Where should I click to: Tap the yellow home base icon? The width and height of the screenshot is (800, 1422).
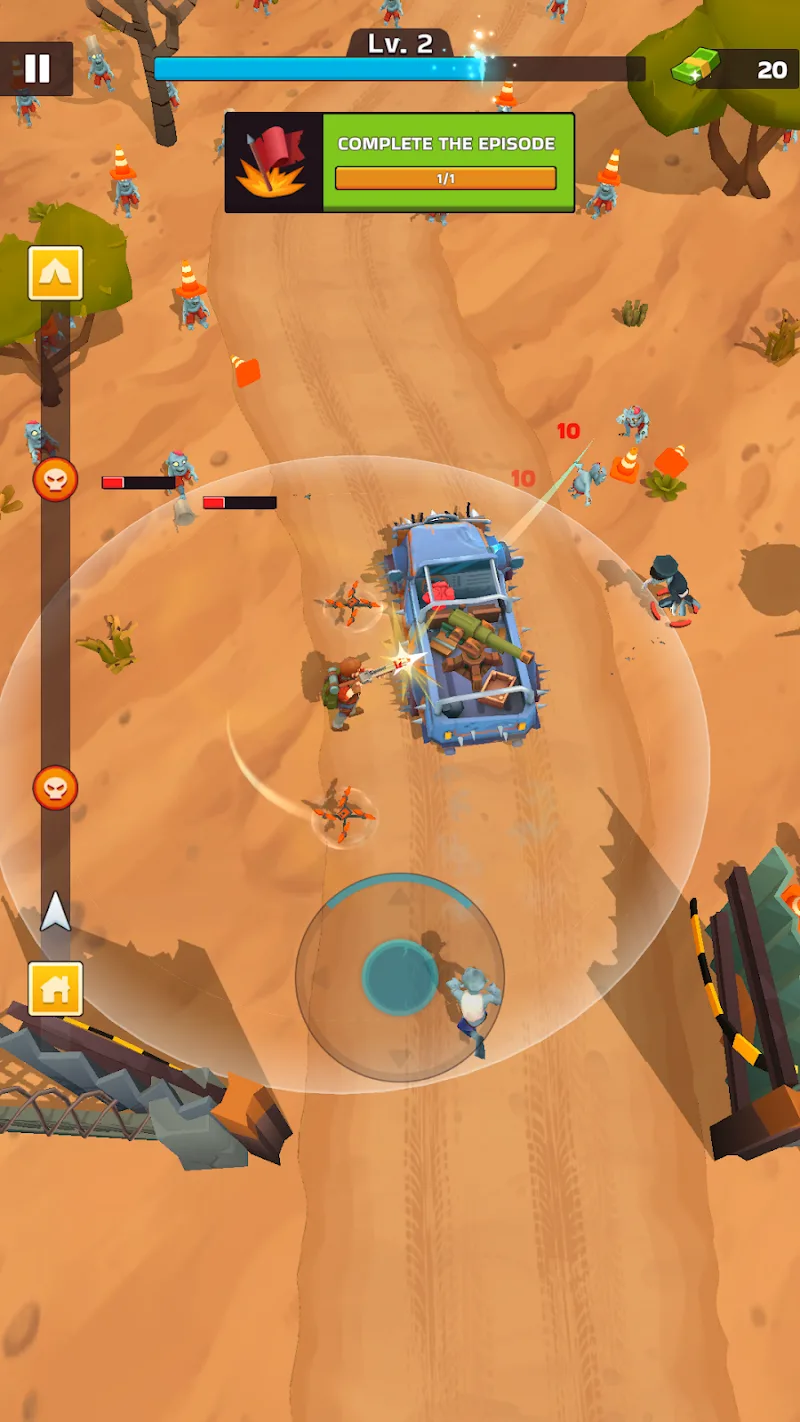tap(55, 989)
